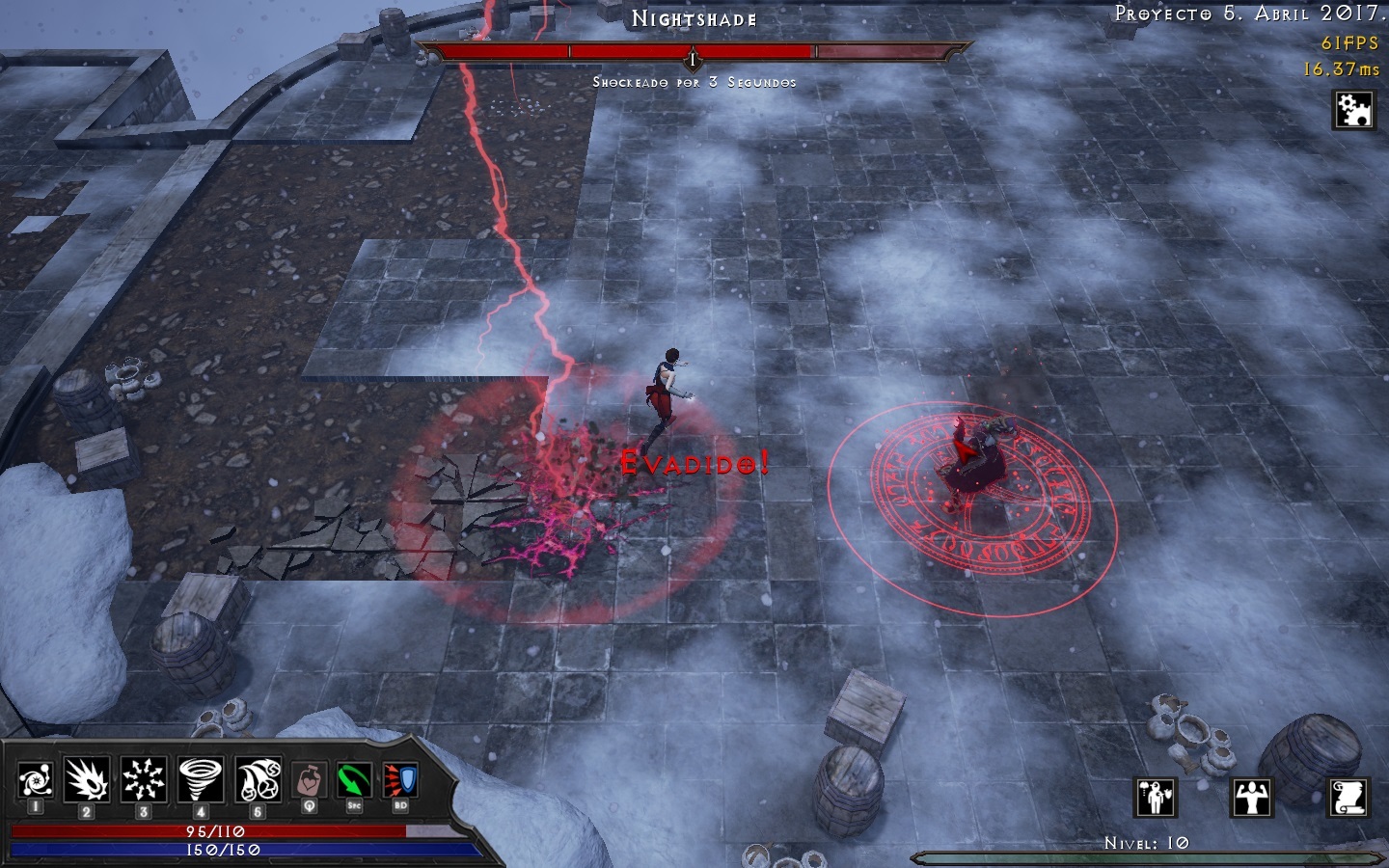Viewport: 1389px width, 868px height.
Task: Trigger the flaming meteors skill in slot 5
Action: click(259, 779)
